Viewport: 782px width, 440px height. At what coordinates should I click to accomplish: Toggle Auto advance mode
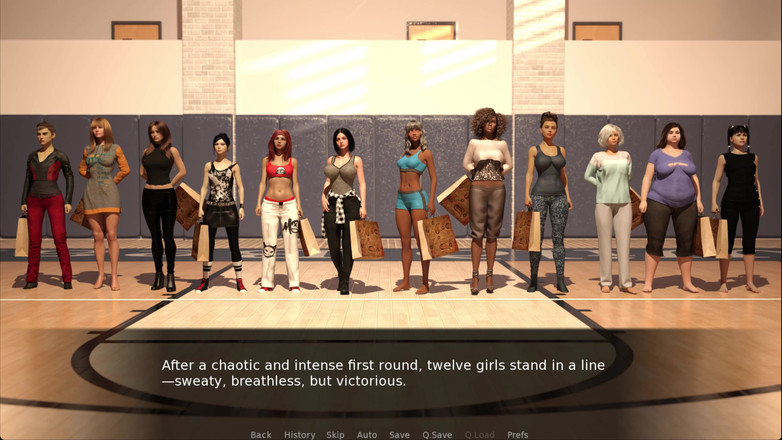click(367, 435)
